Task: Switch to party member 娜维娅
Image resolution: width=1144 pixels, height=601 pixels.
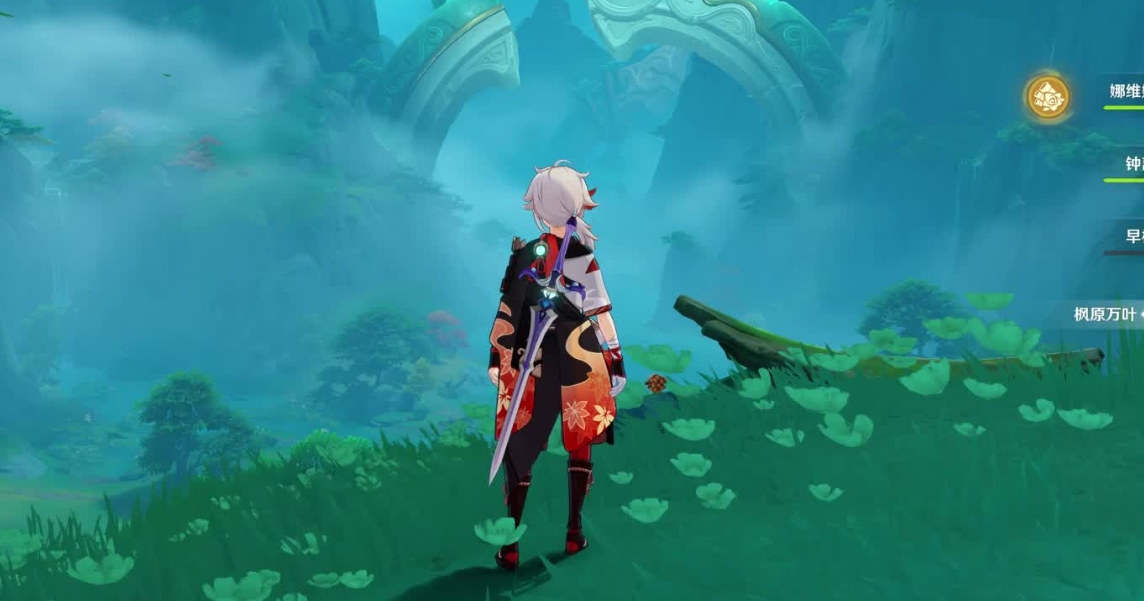Action: [1126, 92]
